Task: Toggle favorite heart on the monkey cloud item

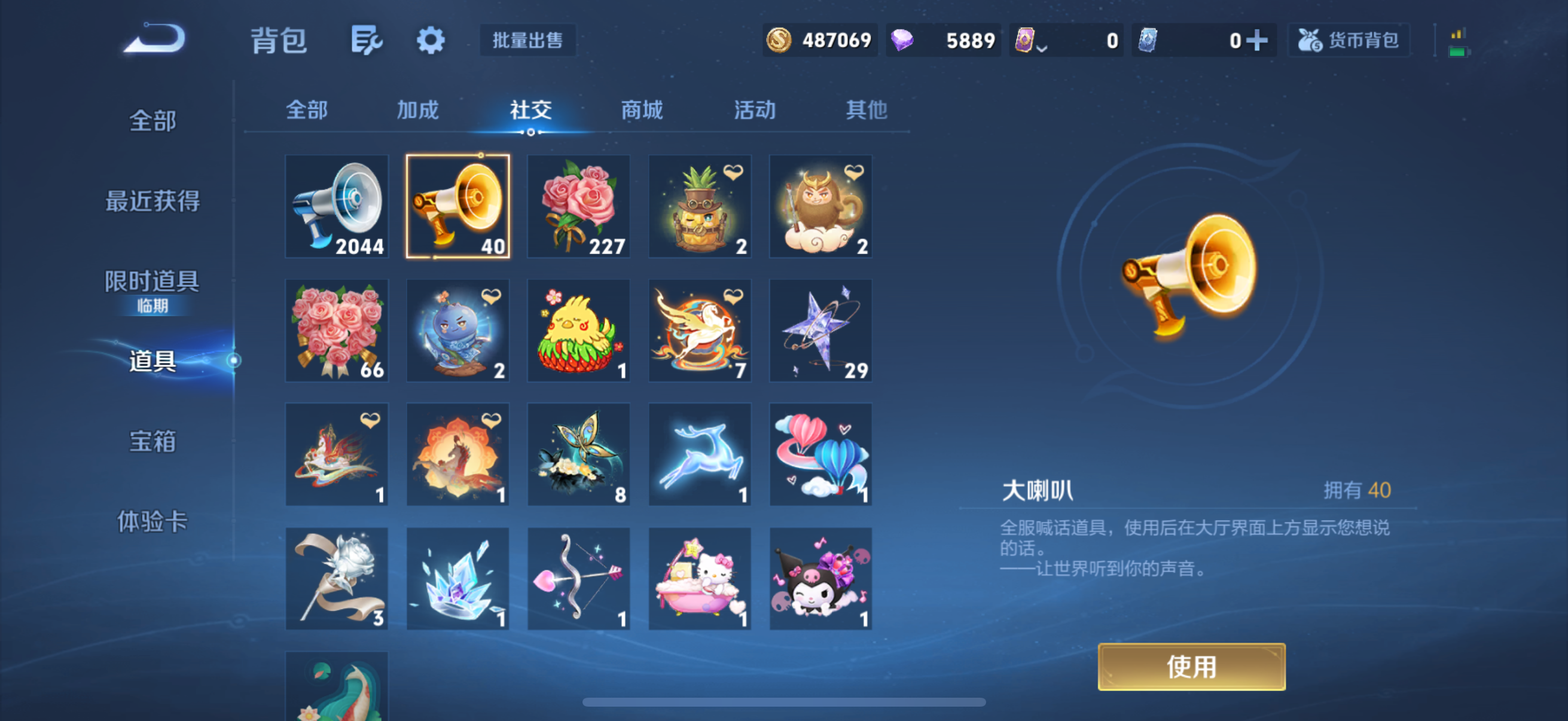Action: point(852,171)
